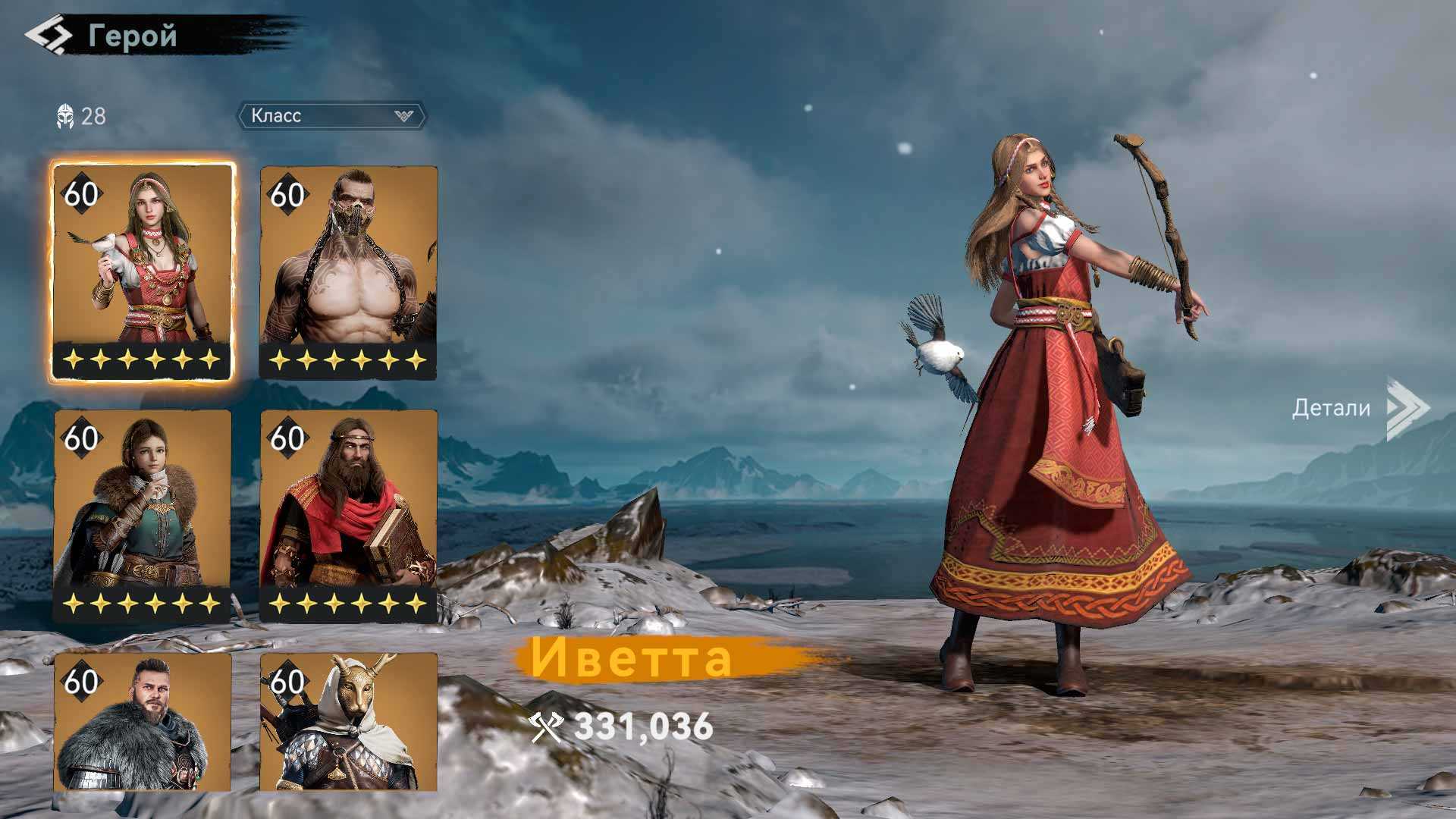Select the Иветта hero card with bird
Viewport: 1456px width, 819px height.
coord(143,271)
